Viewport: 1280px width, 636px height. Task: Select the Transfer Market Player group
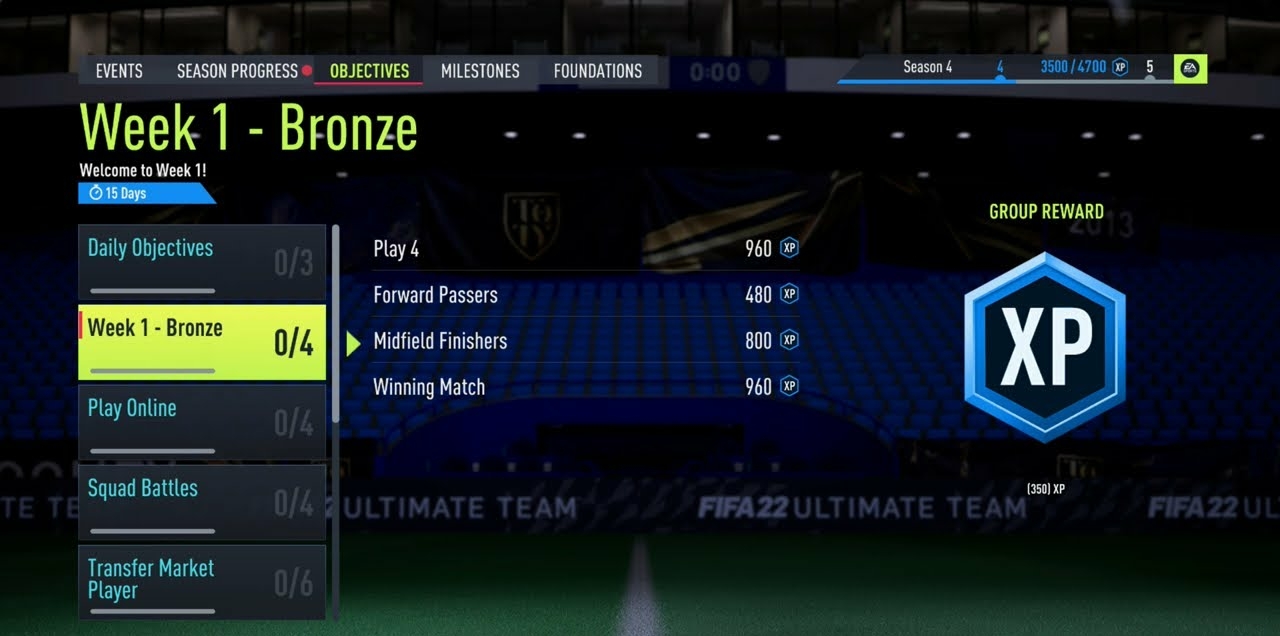(x=202, y=580)
